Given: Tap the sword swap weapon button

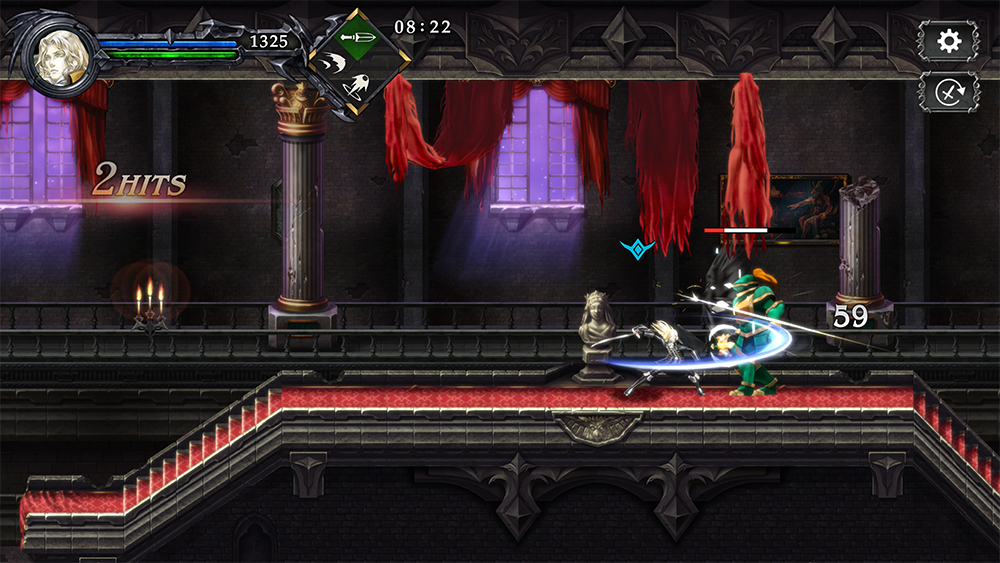Looking at the screenshot, I should [948, 92].
